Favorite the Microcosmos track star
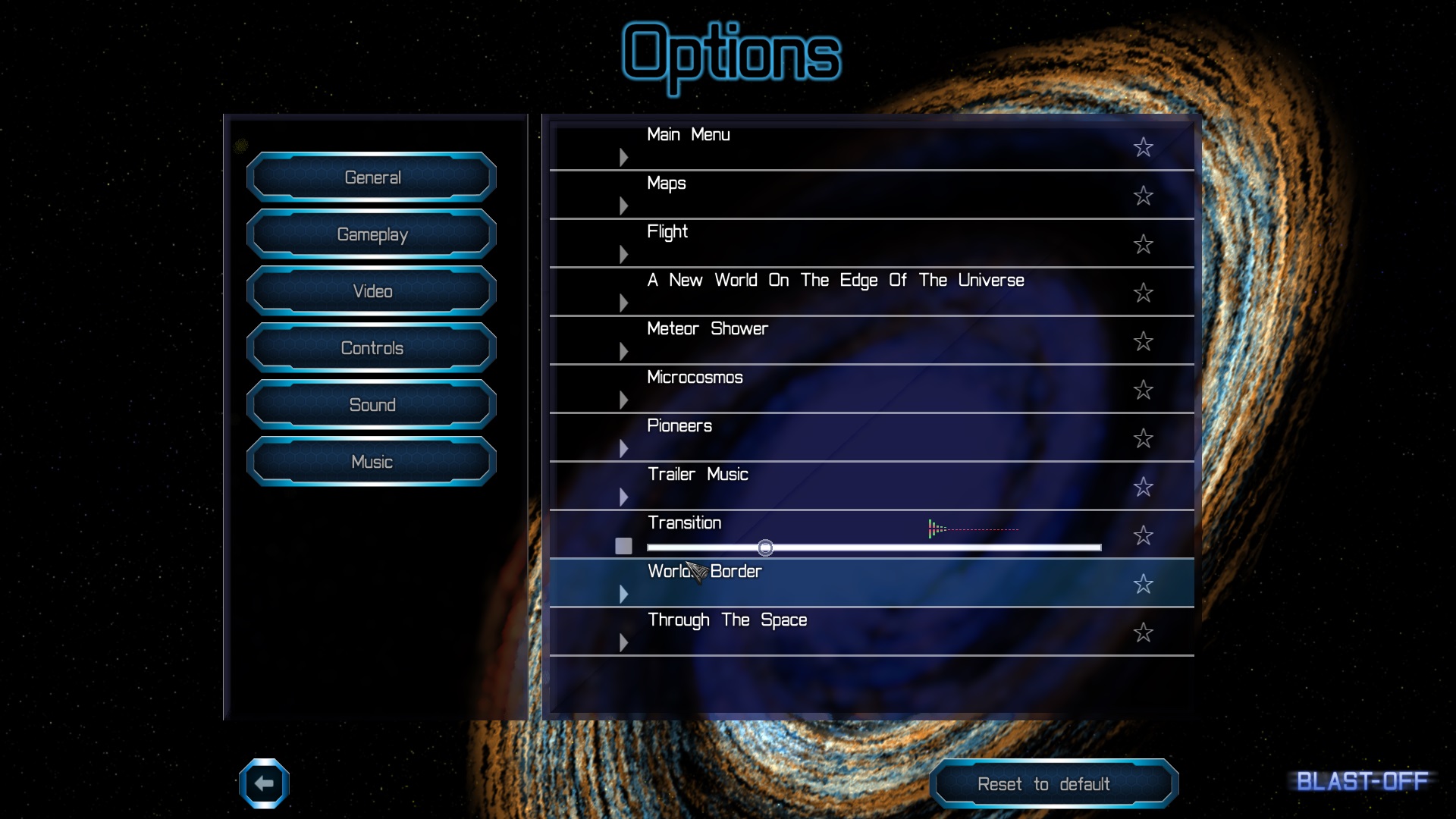The image size is (1456, 819). point(1143,390)
